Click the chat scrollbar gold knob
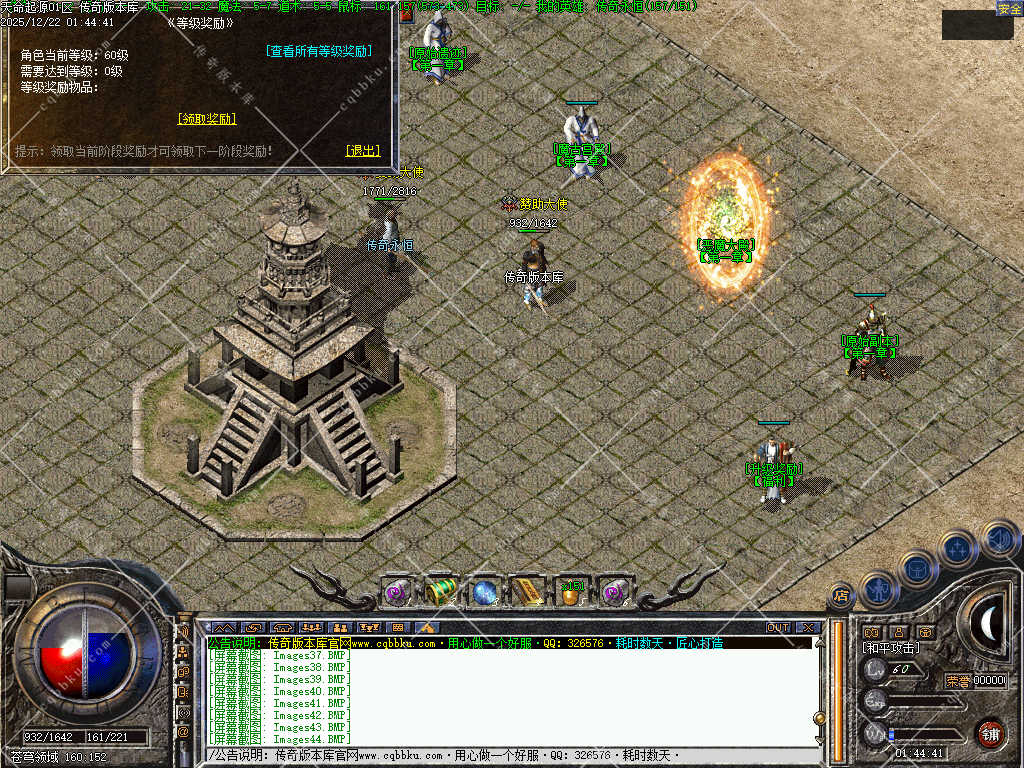The width and height of the screenshot is (1024, 768). click(820, 717)
